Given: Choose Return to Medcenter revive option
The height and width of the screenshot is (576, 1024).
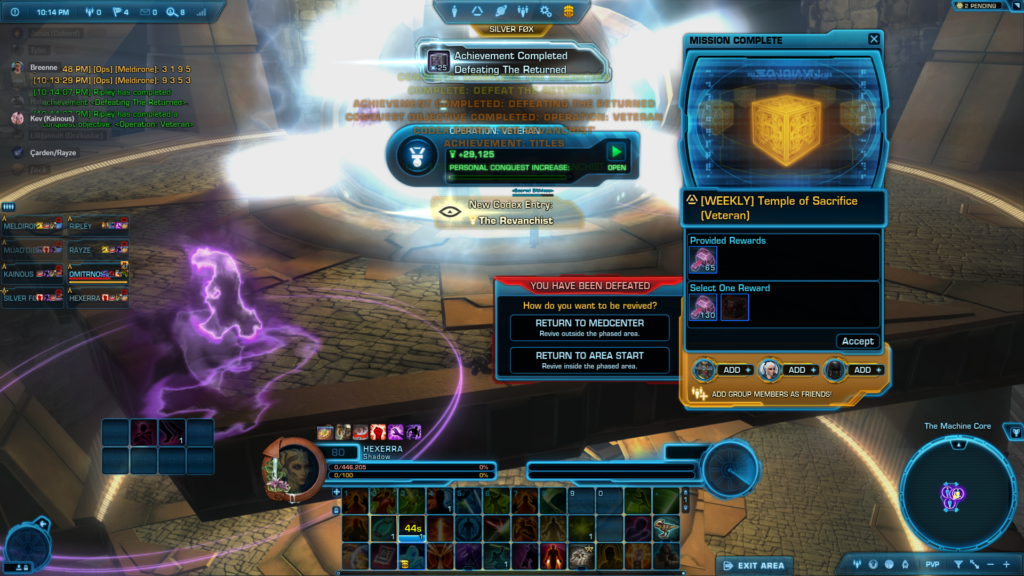Looking at the screenshot, I should click(589, 328).
